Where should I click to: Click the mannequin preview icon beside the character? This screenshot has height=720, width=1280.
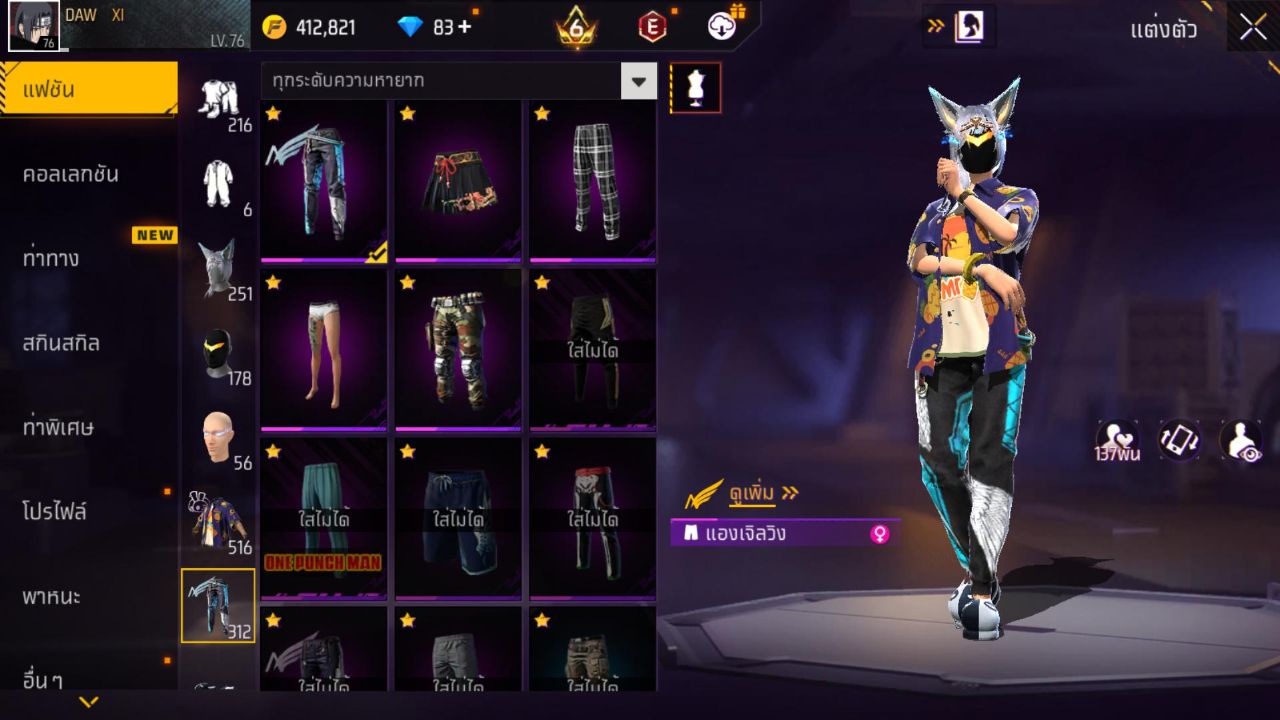pos(696,87)
